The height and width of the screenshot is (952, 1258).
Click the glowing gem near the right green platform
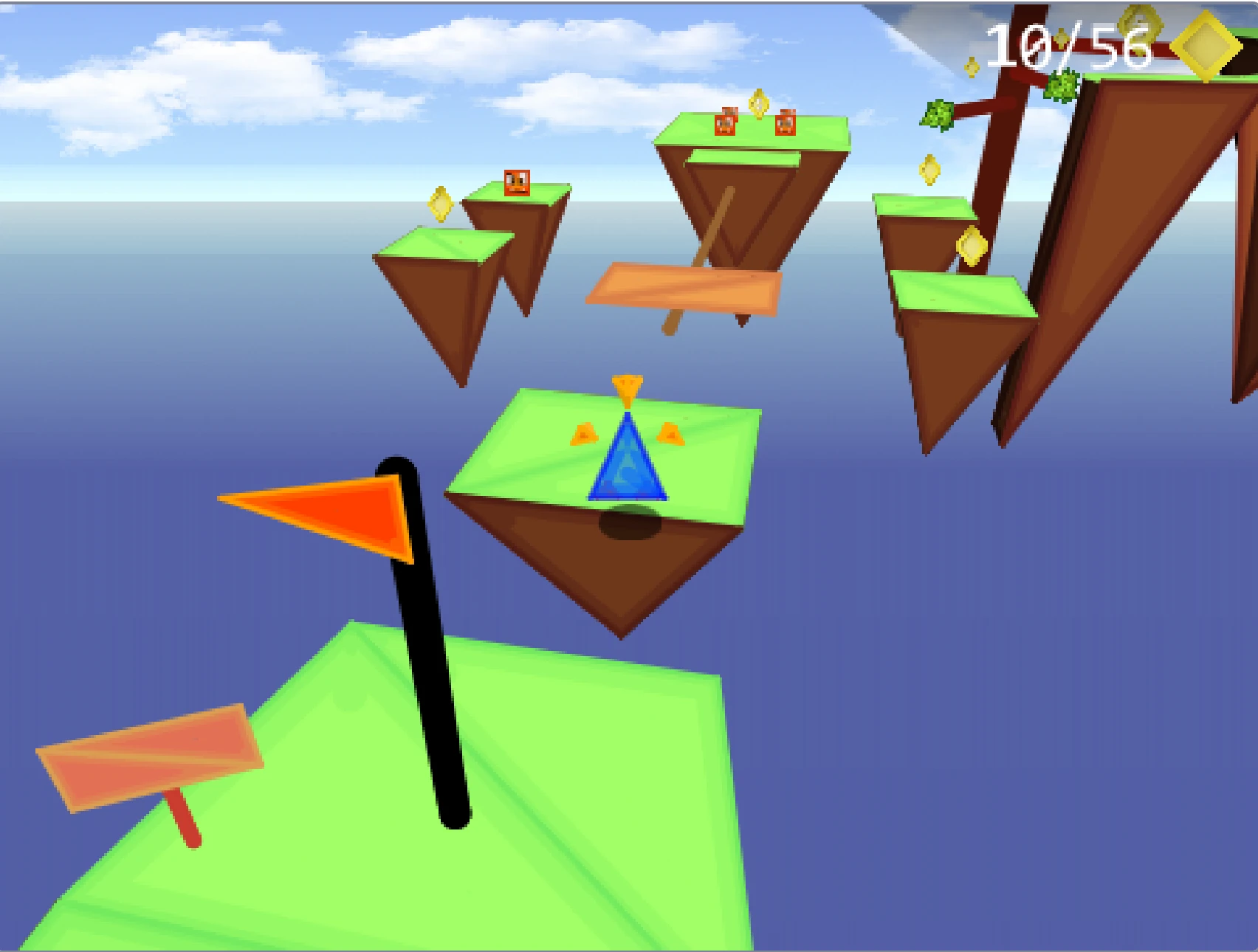[x=970, y=246]
